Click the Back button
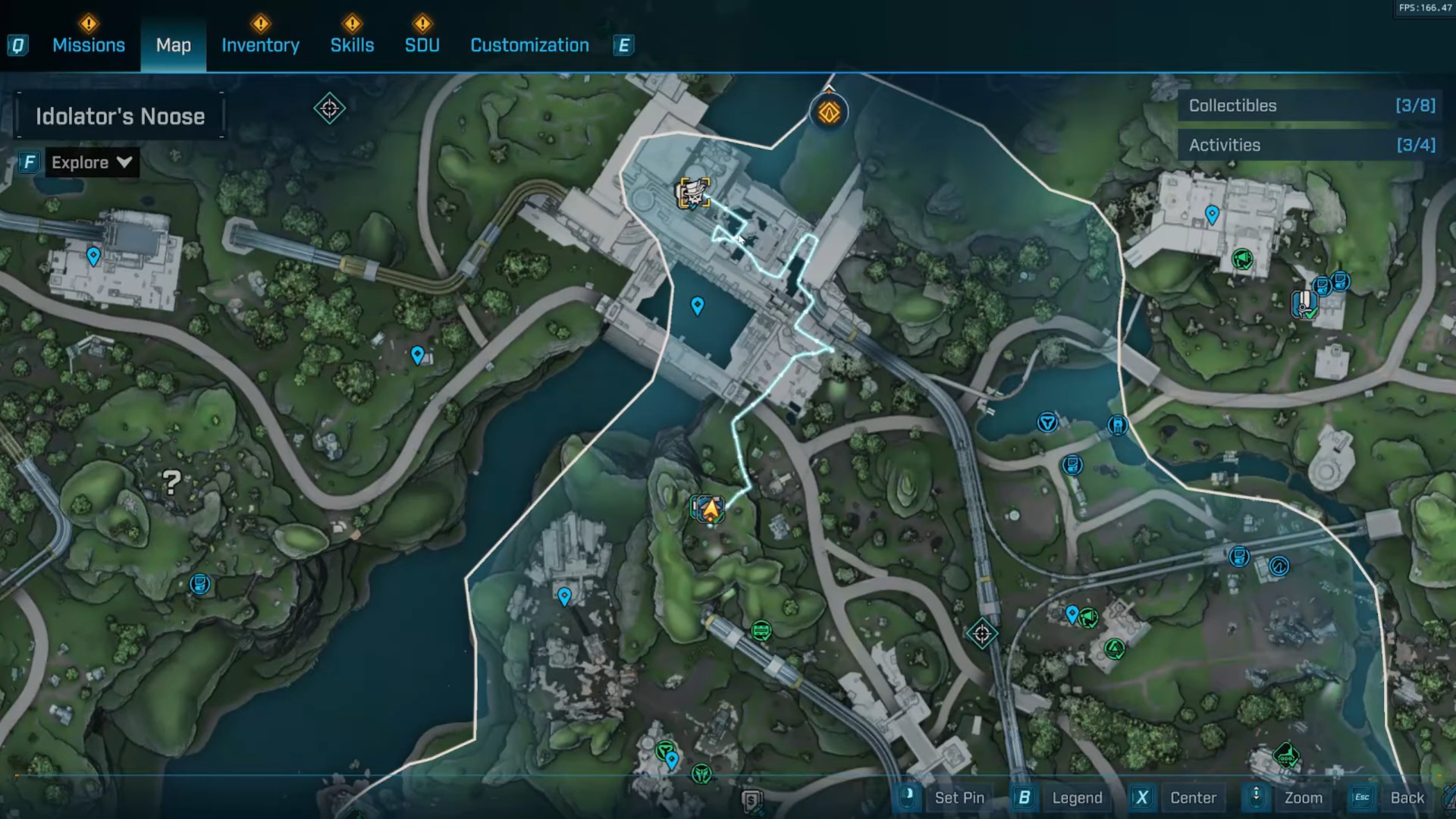Viewport: 1456px width, 819px height. point(1407,798)
